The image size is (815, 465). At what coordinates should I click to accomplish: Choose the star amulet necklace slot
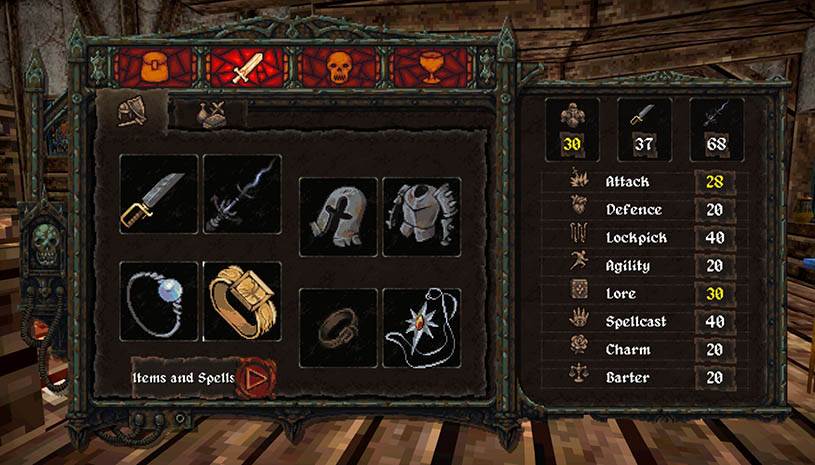[422, 327]
